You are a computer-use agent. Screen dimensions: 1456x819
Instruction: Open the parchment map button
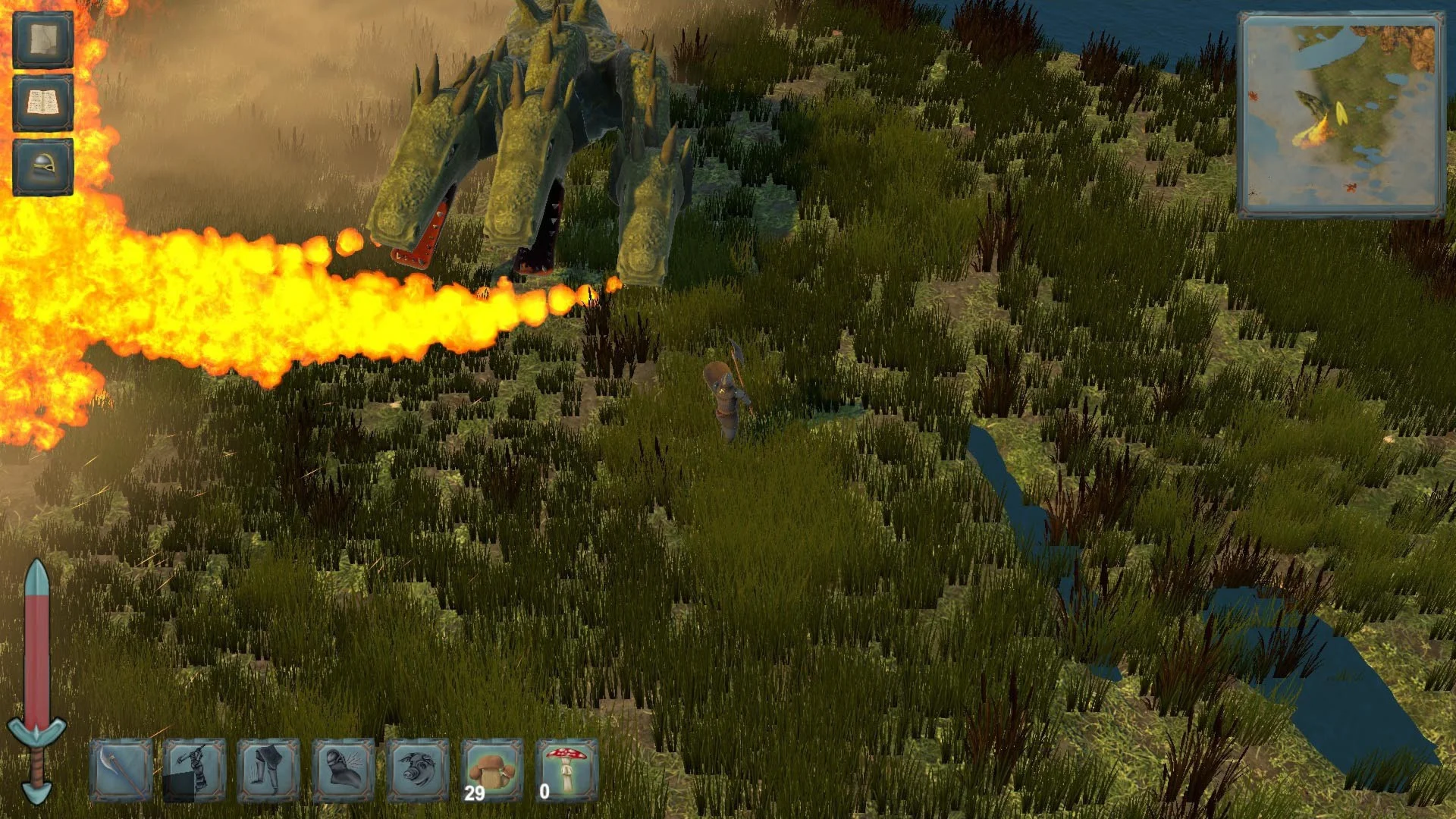pos(42,39)
